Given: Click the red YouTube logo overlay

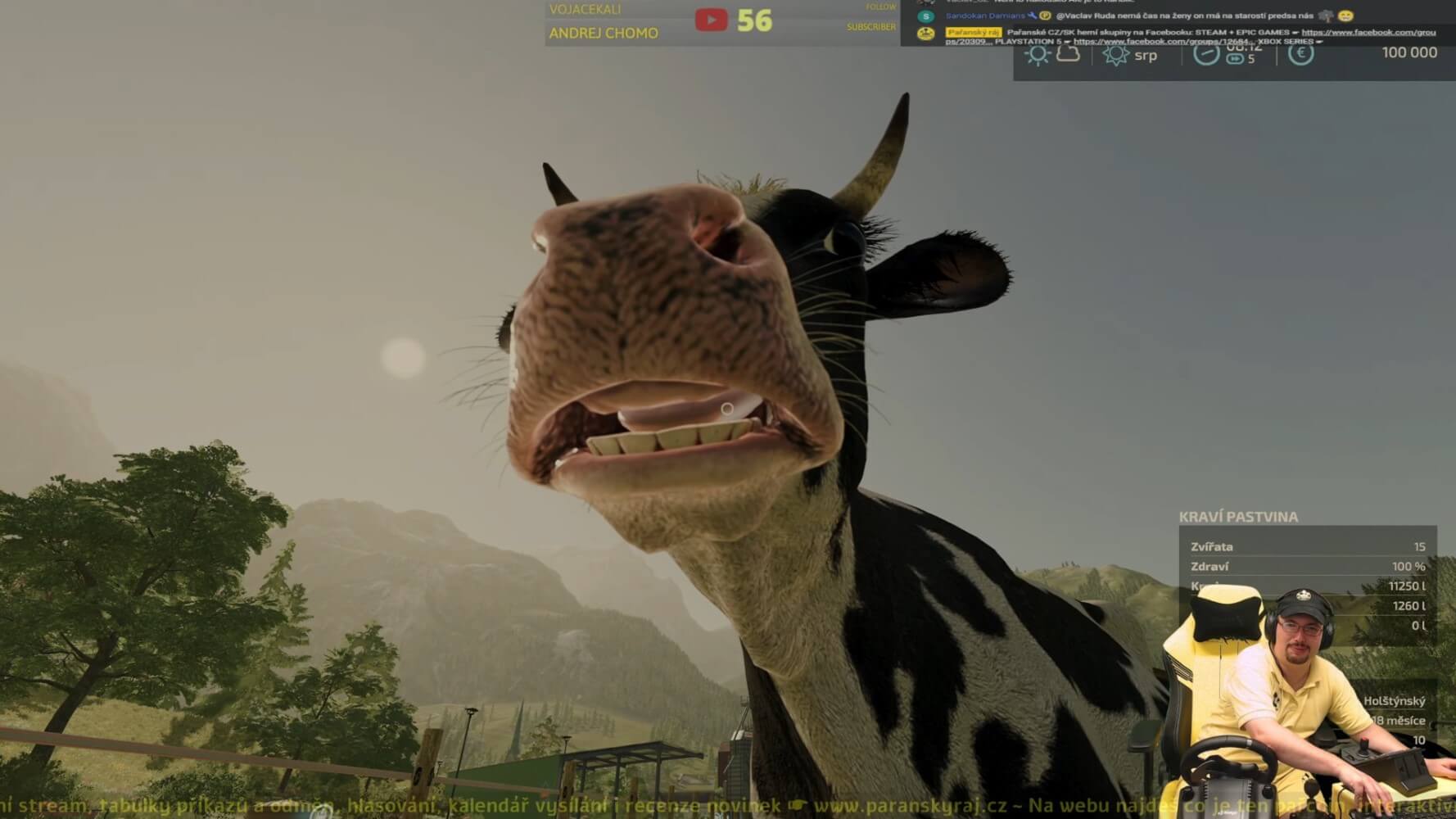Looking at the screenshot, I should (711, 20).
